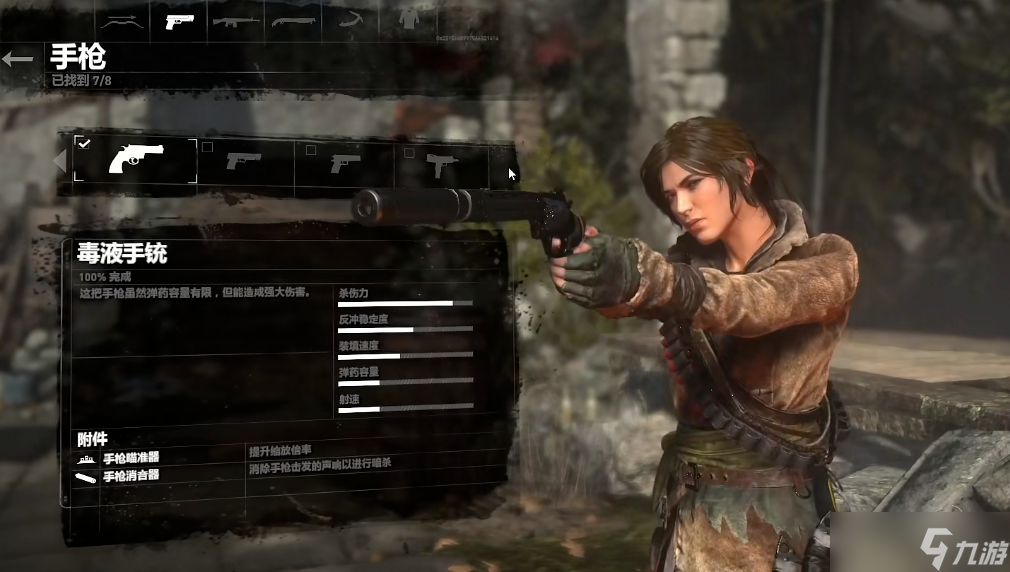1010x572 pixels.
Task: Select the 手枪消音器 attachment row
Action: (x=130, y=475)
